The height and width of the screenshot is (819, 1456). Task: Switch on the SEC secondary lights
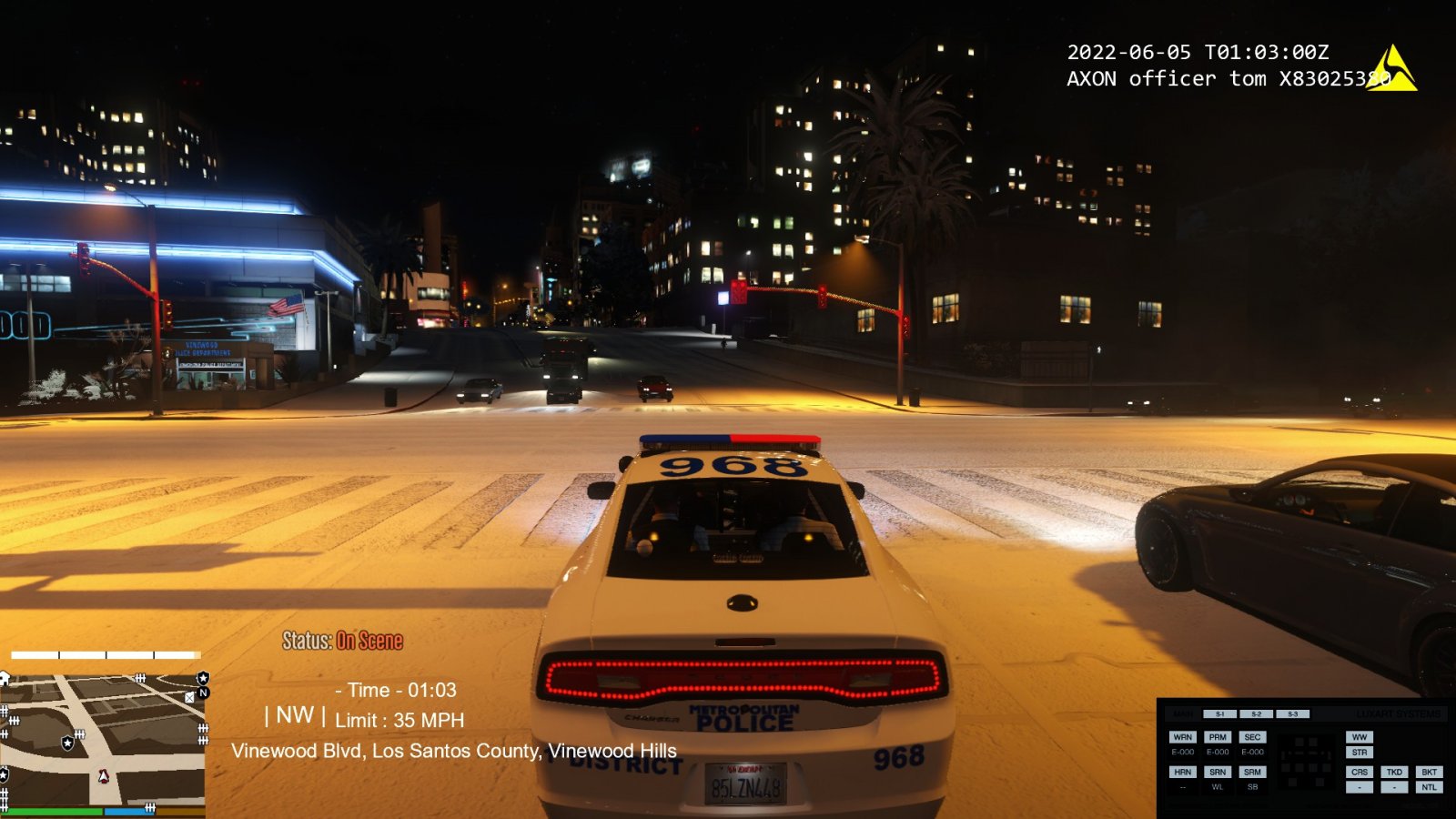[1252, 737]
